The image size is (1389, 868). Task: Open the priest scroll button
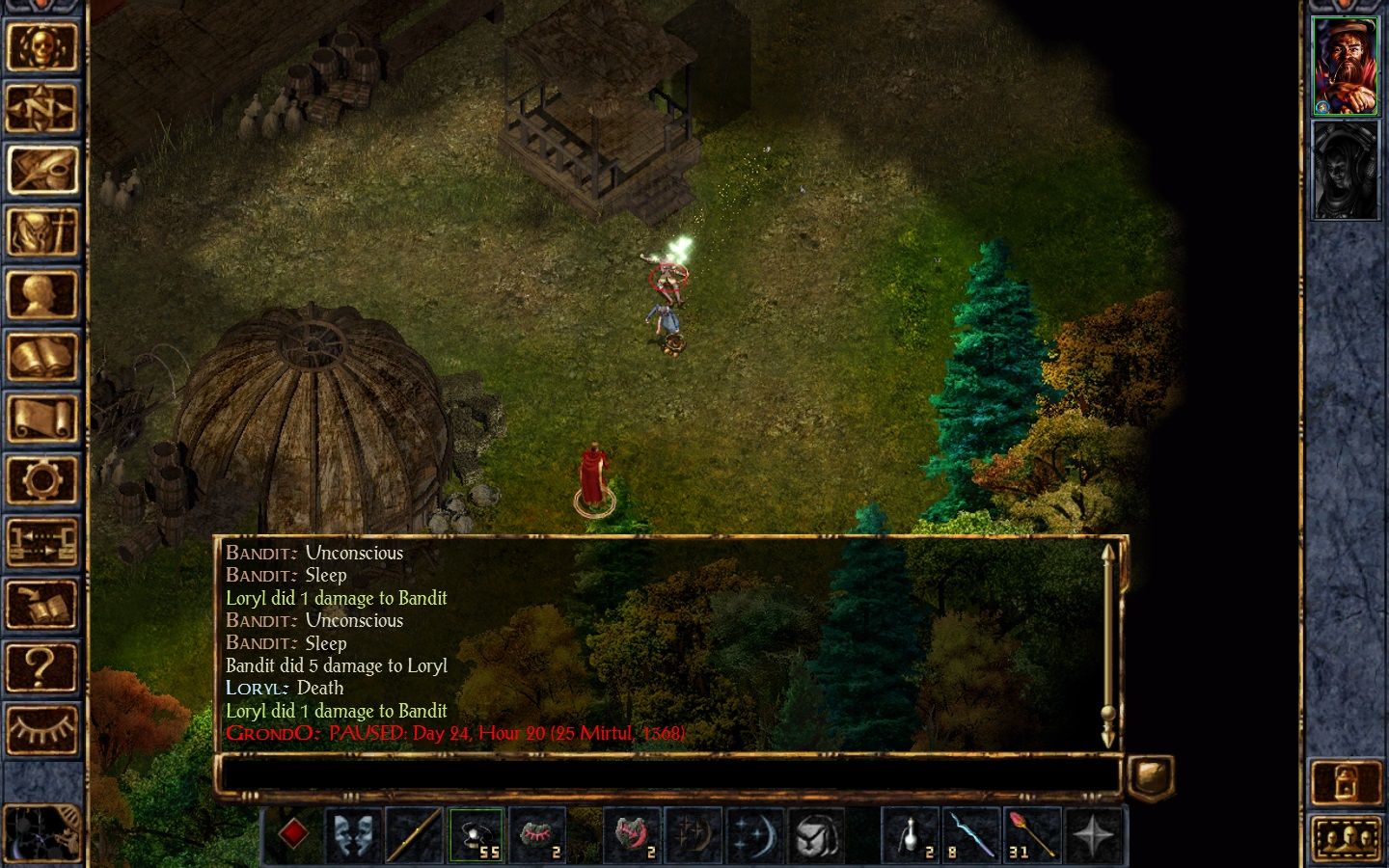click(41, 419)
